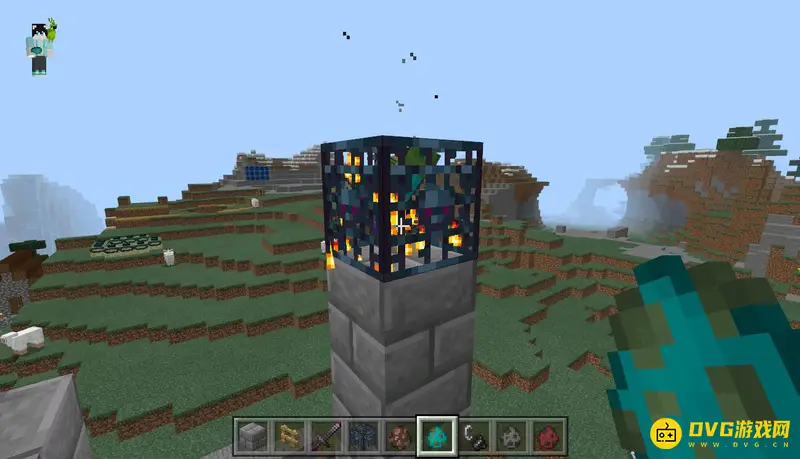
Task: Choose the sword in the hotbar
Action: pos(325,435)
